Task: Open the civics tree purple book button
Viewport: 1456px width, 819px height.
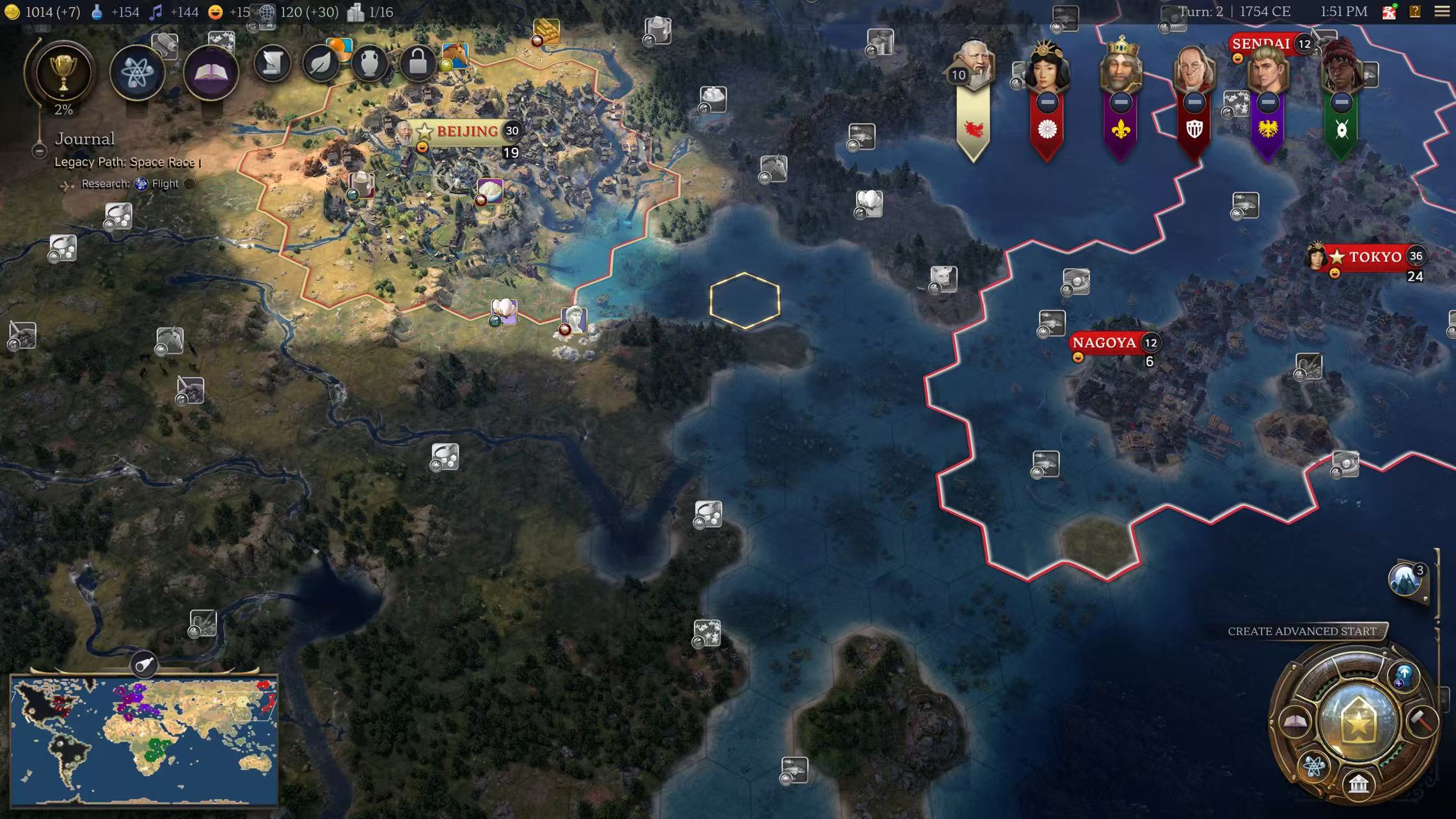Action: click(x=211, y=72)
